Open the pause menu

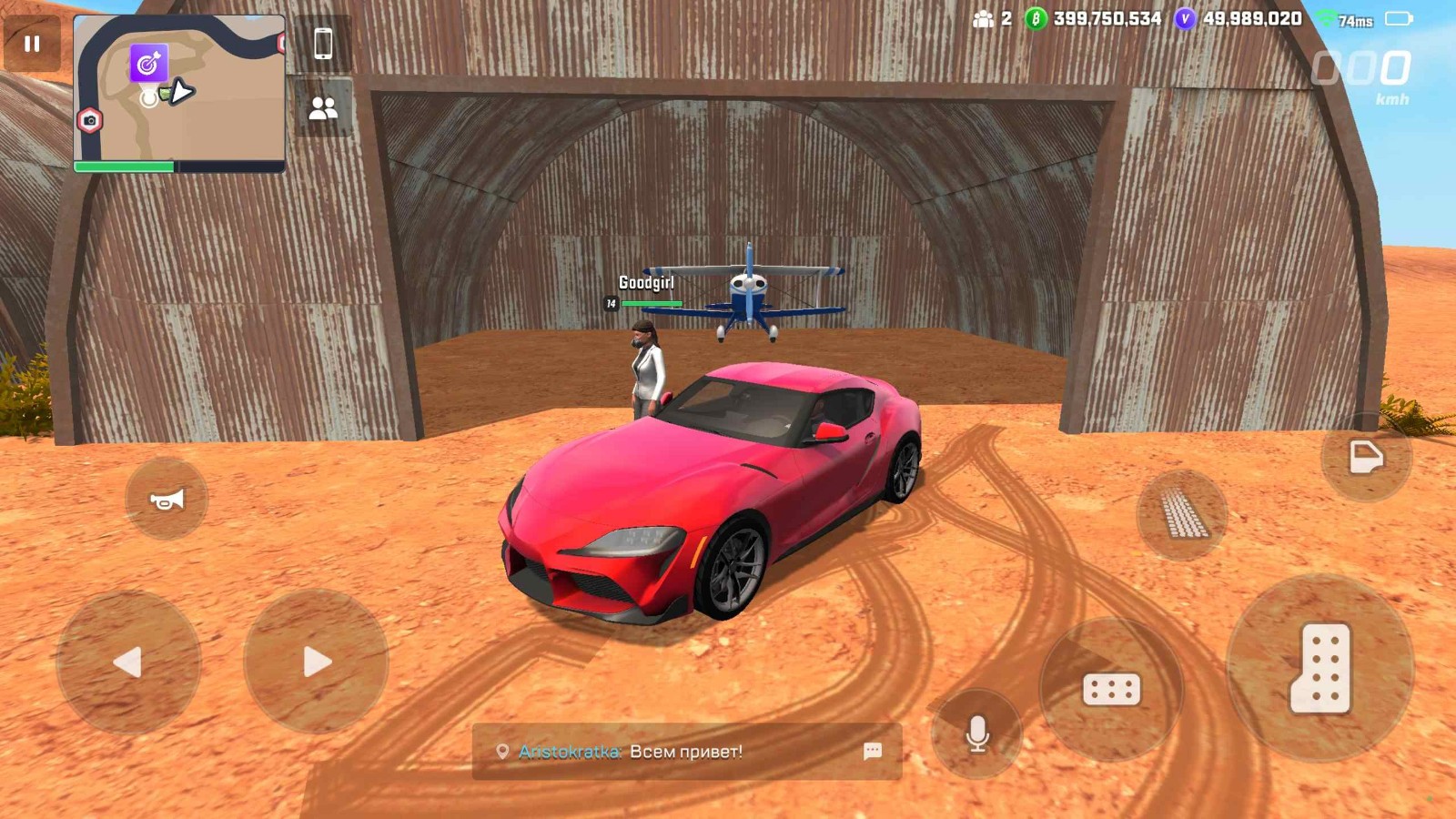(x=31, y=42)
